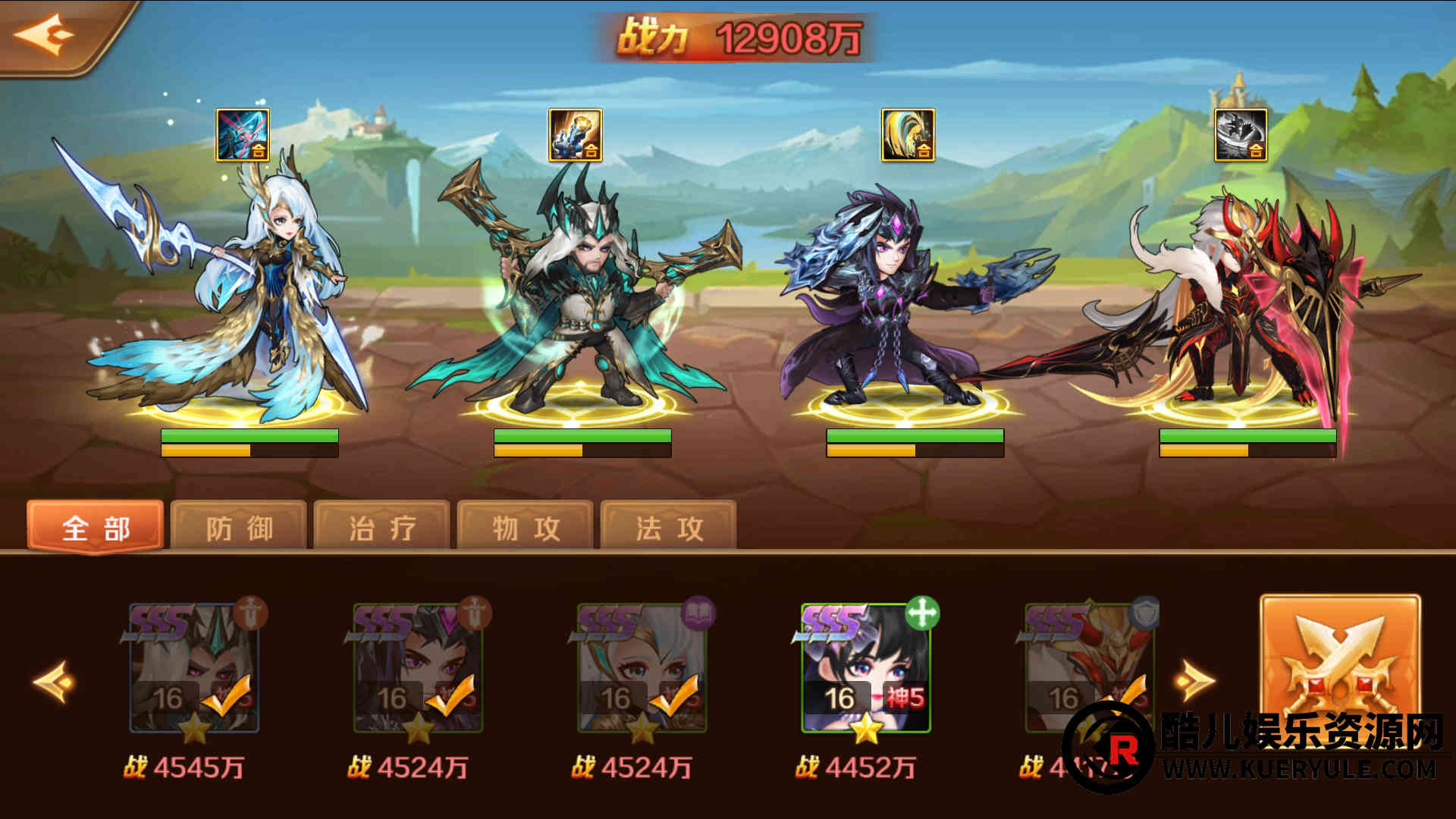1456x819 pixels.
Task: Tap the yellow slash skill icon
Action: 908,135
